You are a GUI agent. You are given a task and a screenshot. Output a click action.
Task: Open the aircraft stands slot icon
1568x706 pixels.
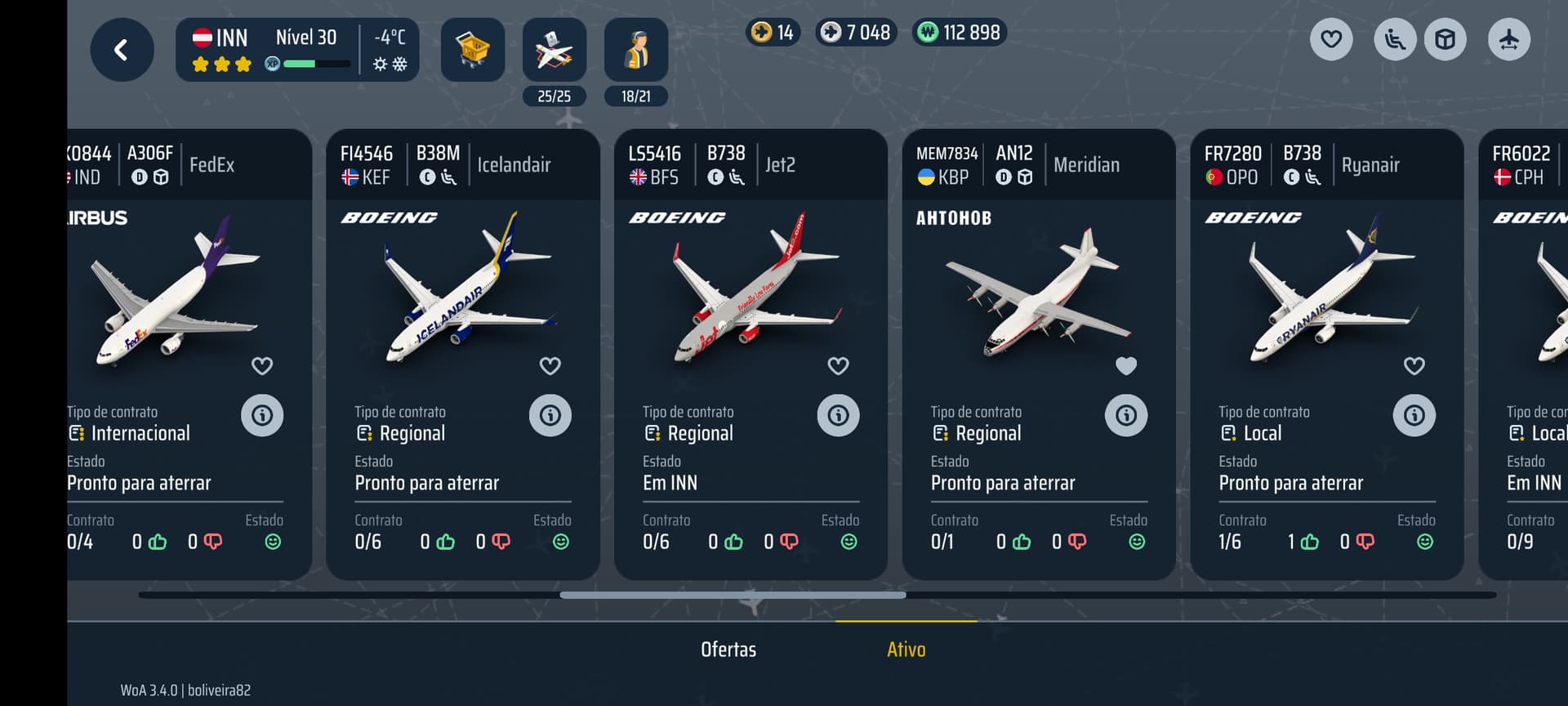pyautogui.click(x=554, y=51)
